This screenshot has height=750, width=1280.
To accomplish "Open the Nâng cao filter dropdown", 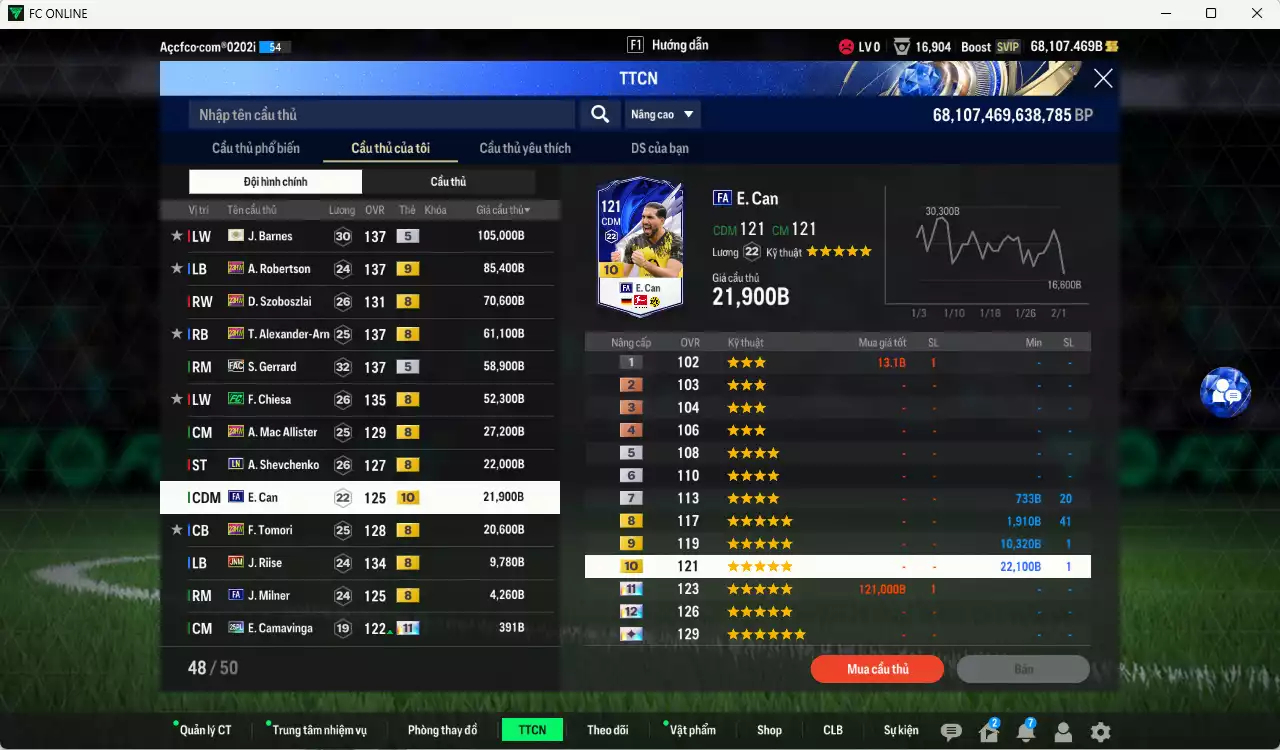I will [x=662, y=114].
